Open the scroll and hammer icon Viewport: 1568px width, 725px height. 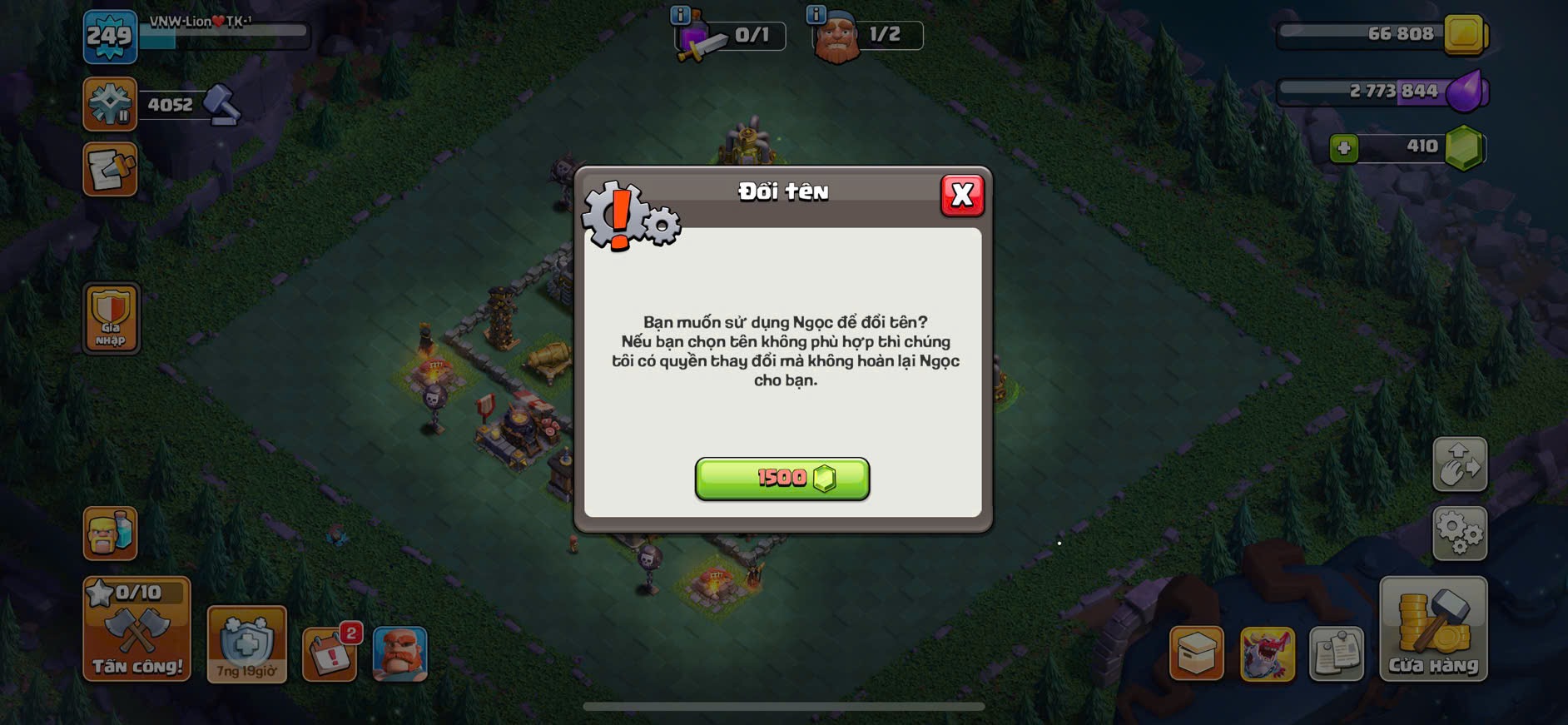(x=110, y=170)
